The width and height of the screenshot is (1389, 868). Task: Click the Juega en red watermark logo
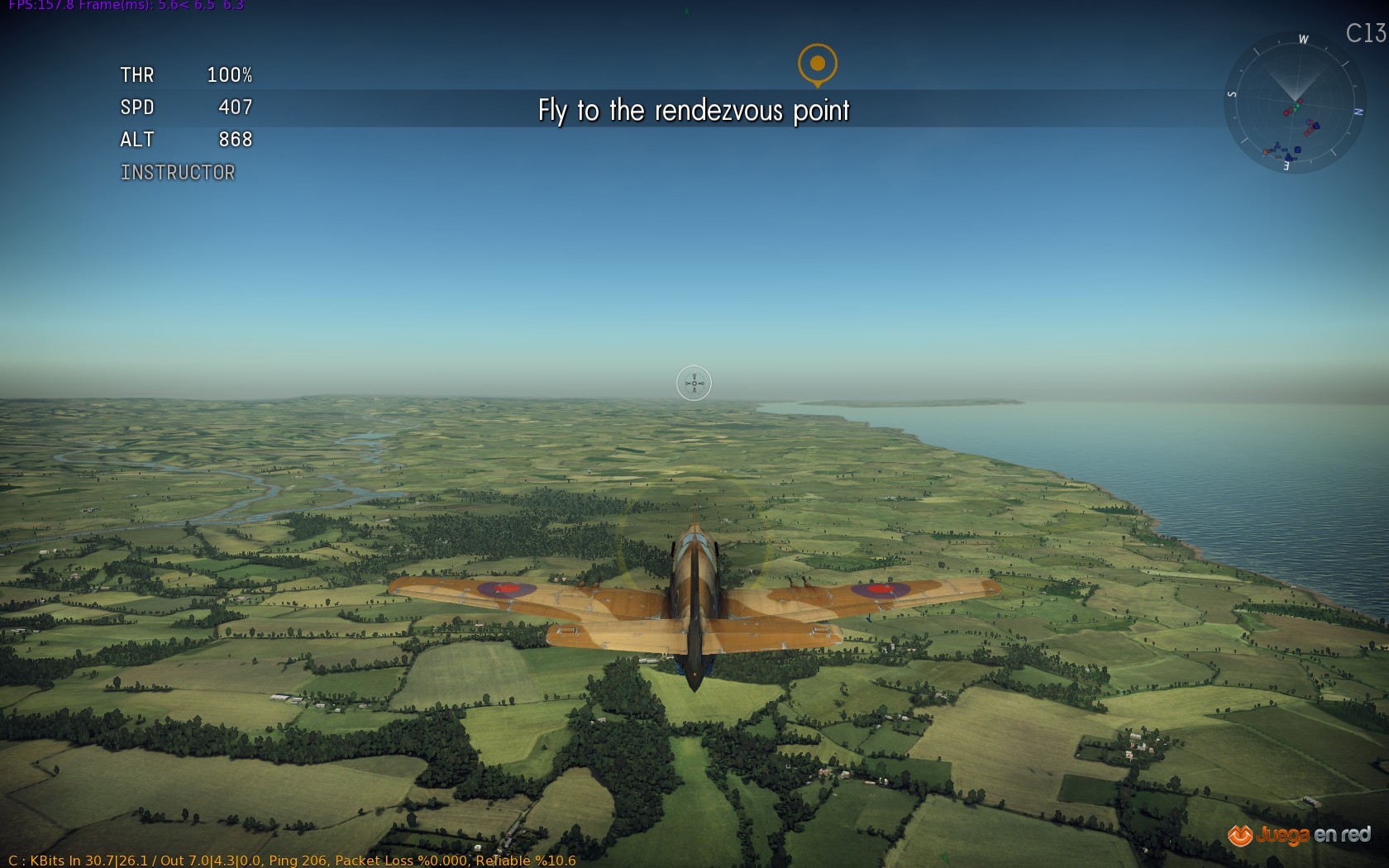[1299, 835]
